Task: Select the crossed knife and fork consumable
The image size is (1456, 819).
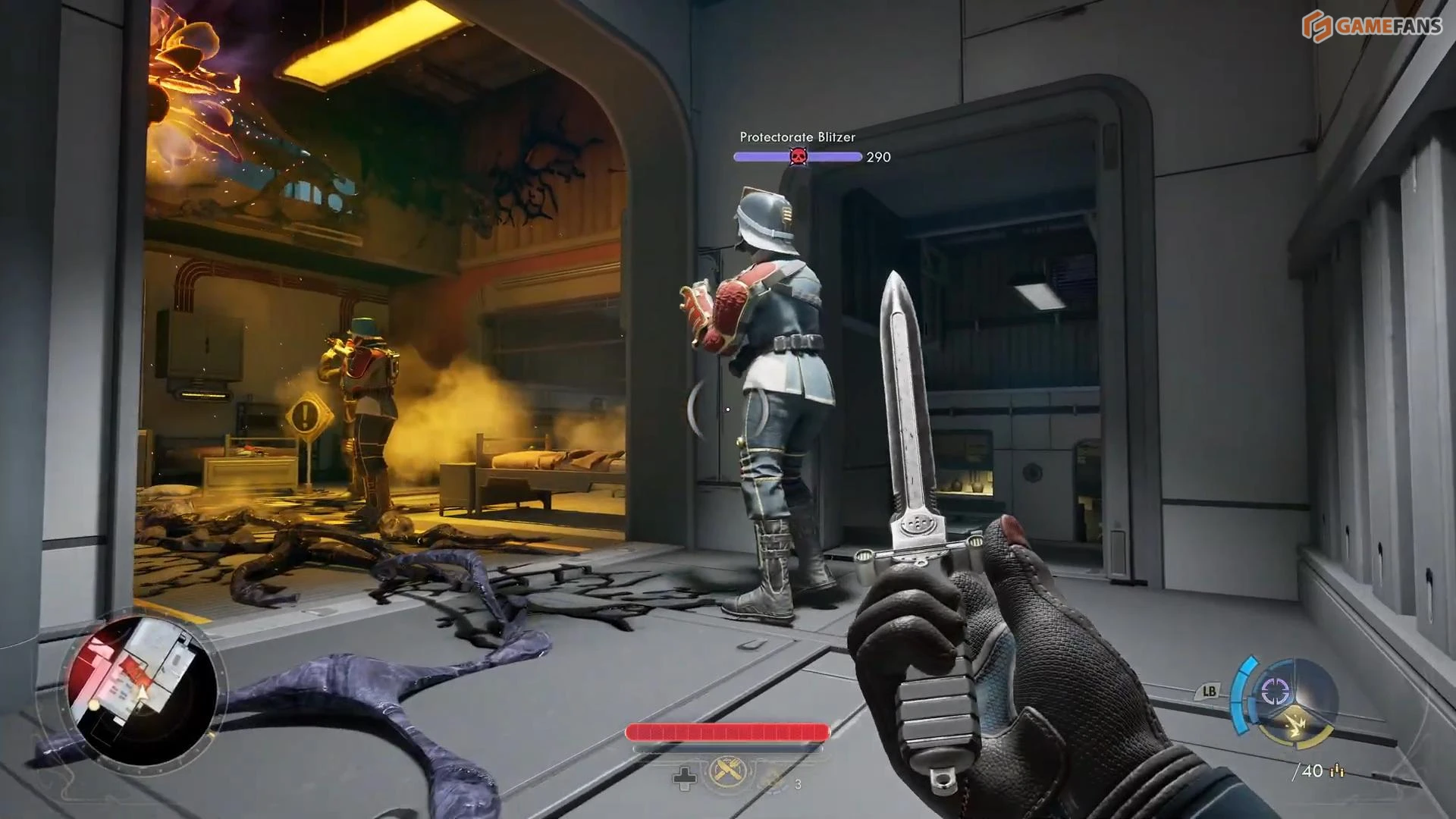Action: pyautogui.click(x=726, y=773)
